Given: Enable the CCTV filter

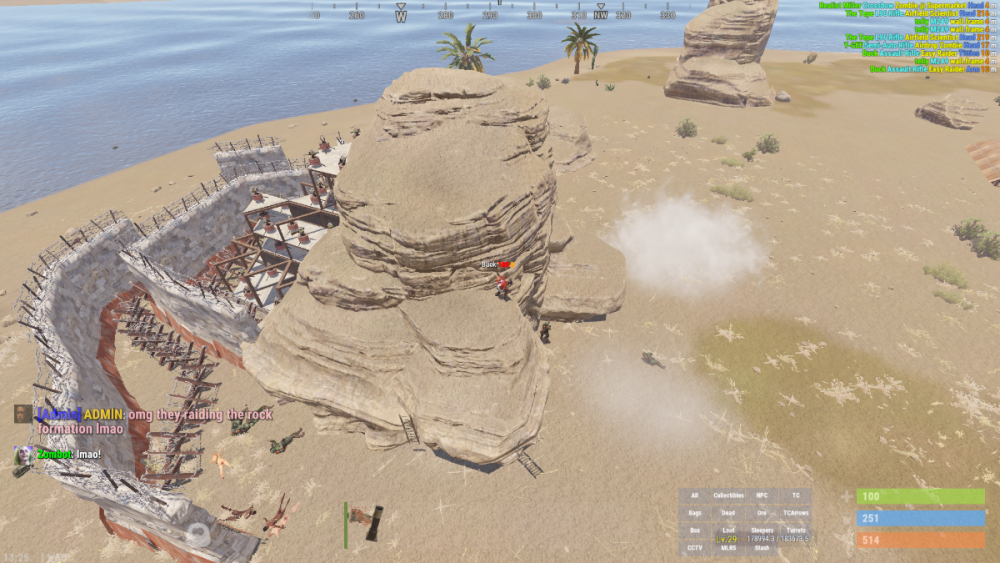Looking at the screenshot, I should click(695, 548).
